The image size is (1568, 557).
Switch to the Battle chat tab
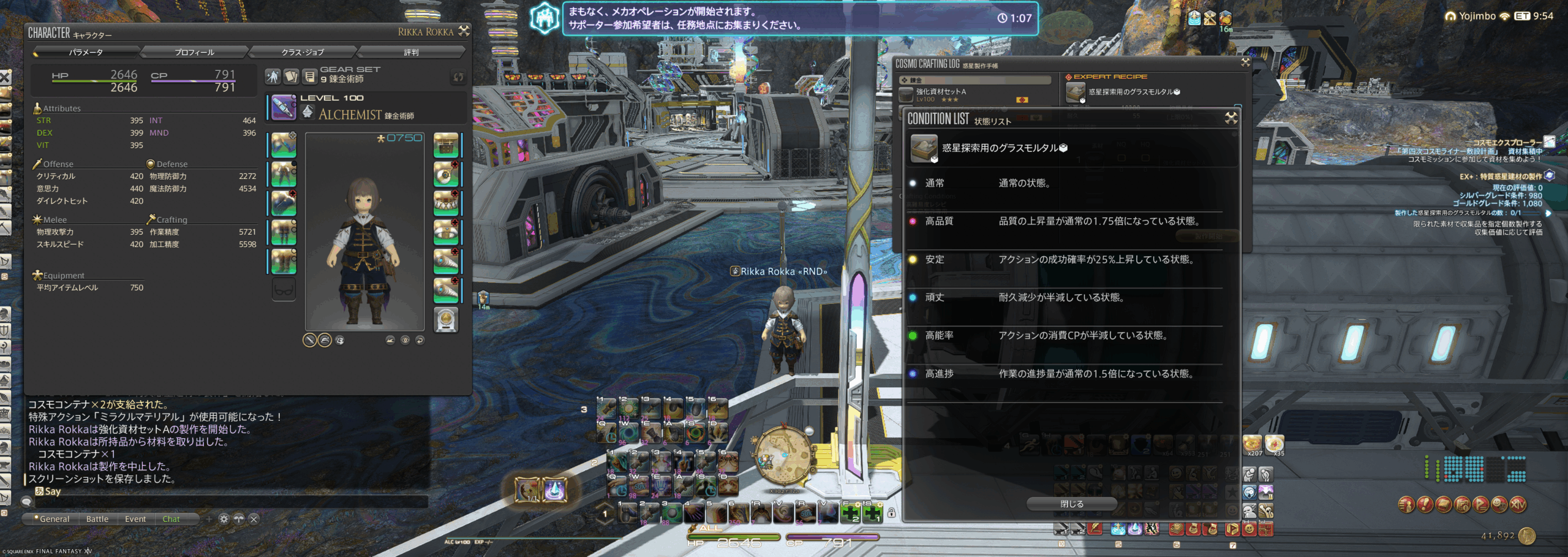(97, 519)
